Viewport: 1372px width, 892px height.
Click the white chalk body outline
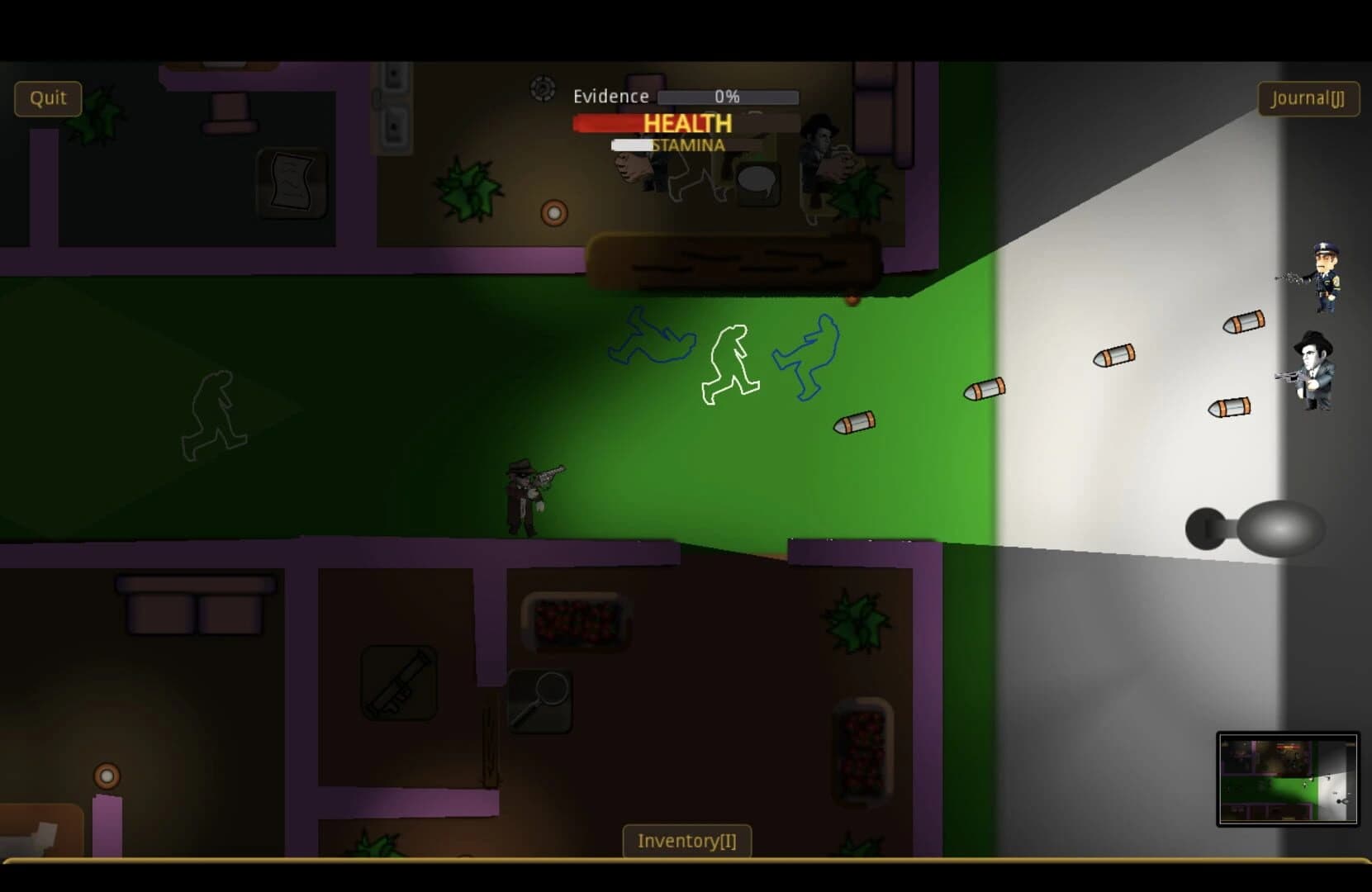coord(730,363)
